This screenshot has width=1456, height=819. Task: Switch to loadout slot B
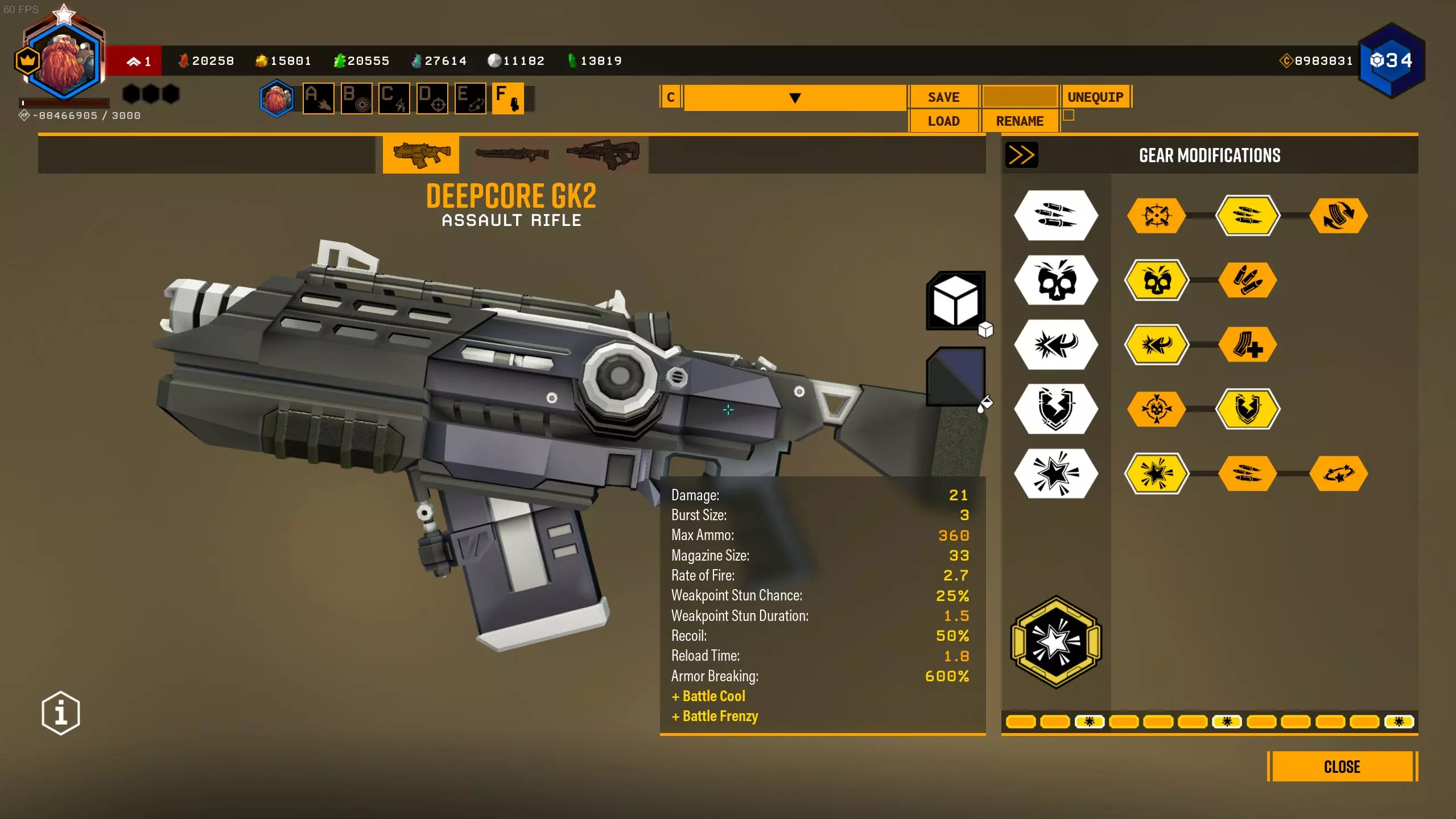pos(356,98)
